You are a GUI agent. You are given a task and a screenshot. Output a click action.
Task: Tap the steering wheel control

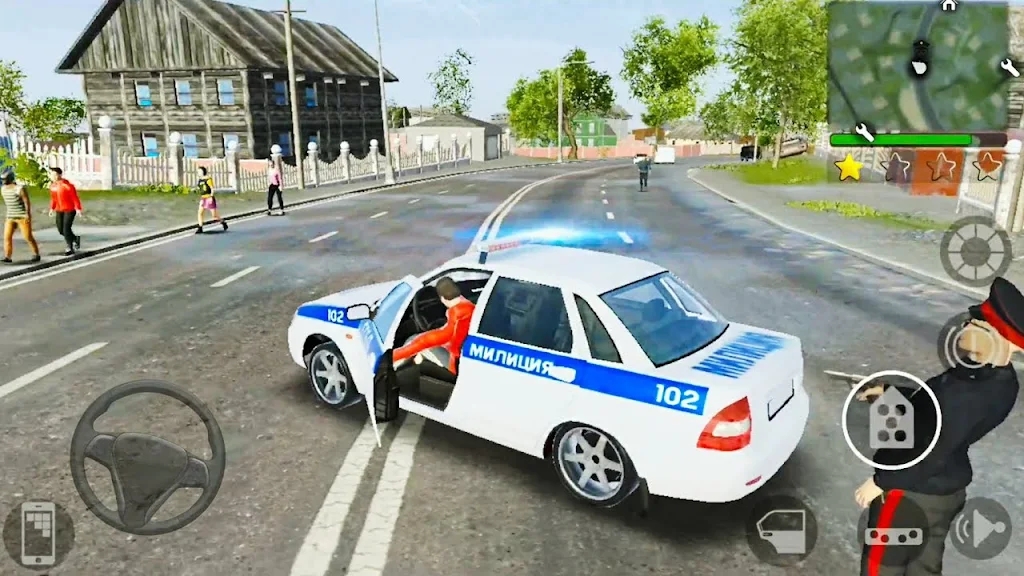click(147, 456)
